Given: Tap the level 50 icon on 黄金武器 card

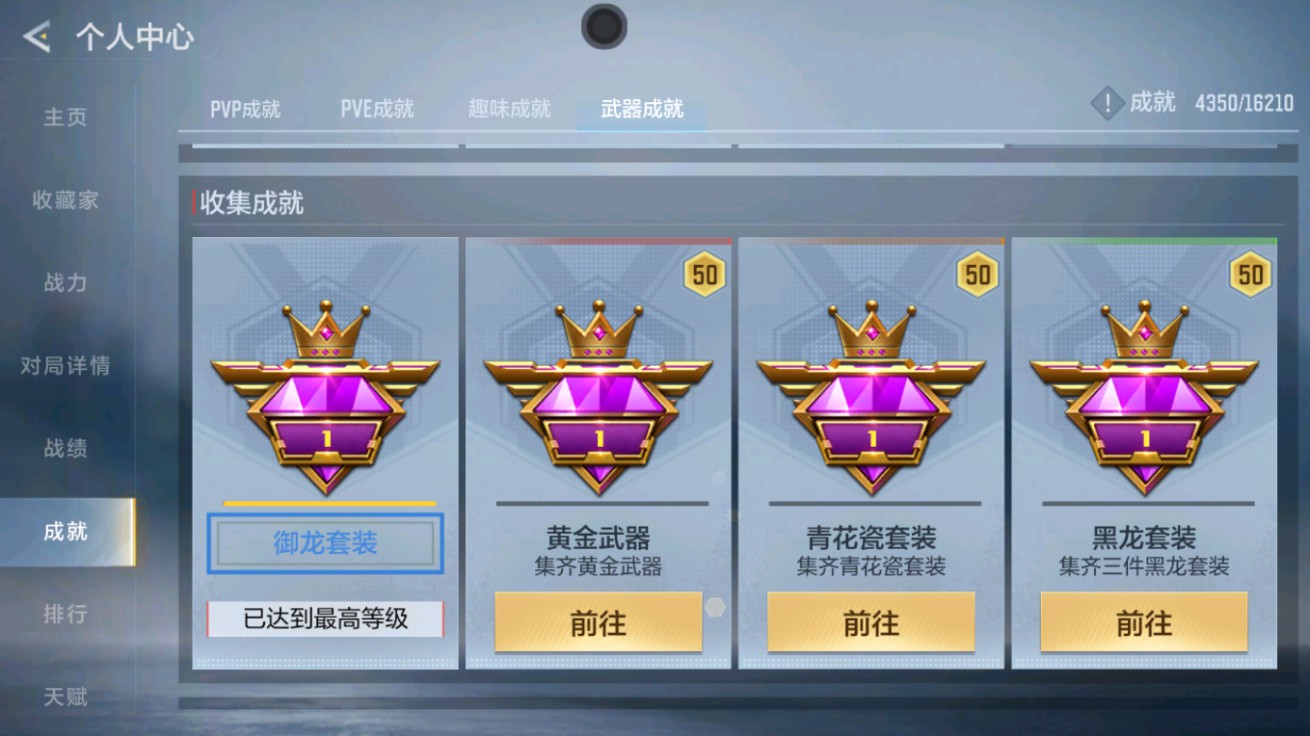Looking at the screenshot, I should pyautogui.click(x=703, y=274).
